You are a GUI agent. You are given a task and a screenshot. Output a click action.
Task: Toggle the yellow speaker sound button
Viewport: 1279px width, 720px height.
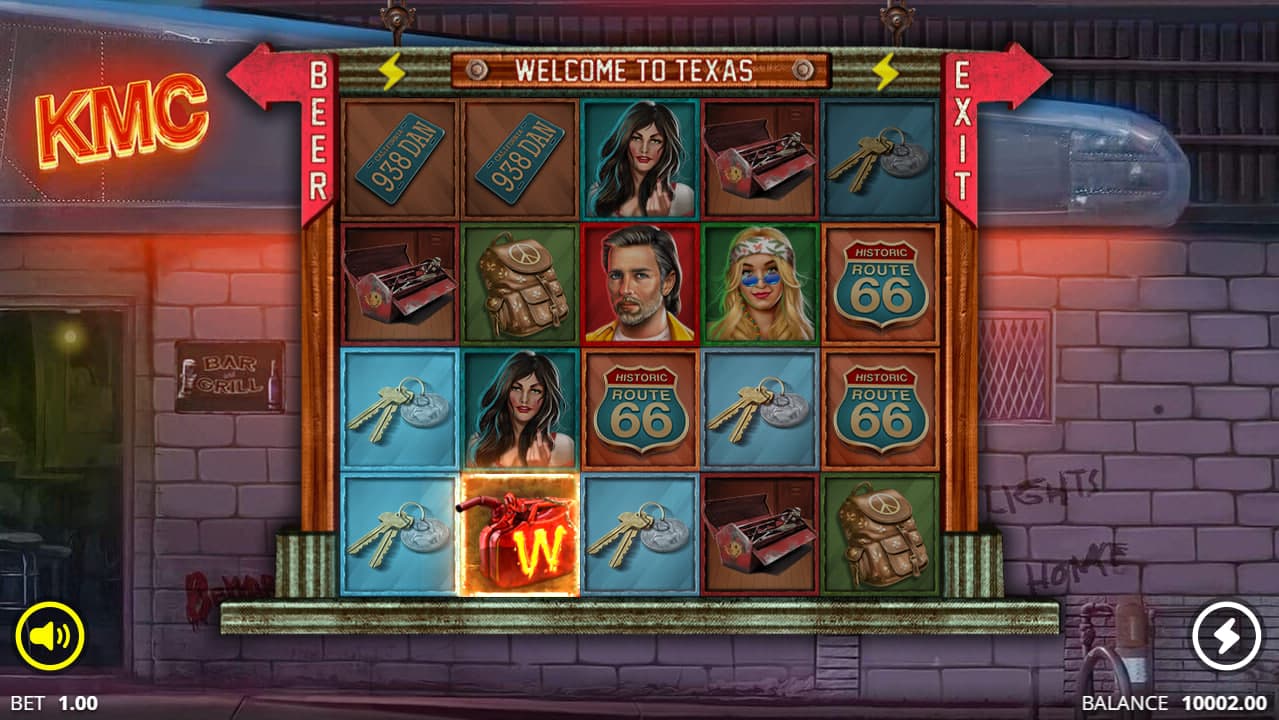click(x=50, y=636)
